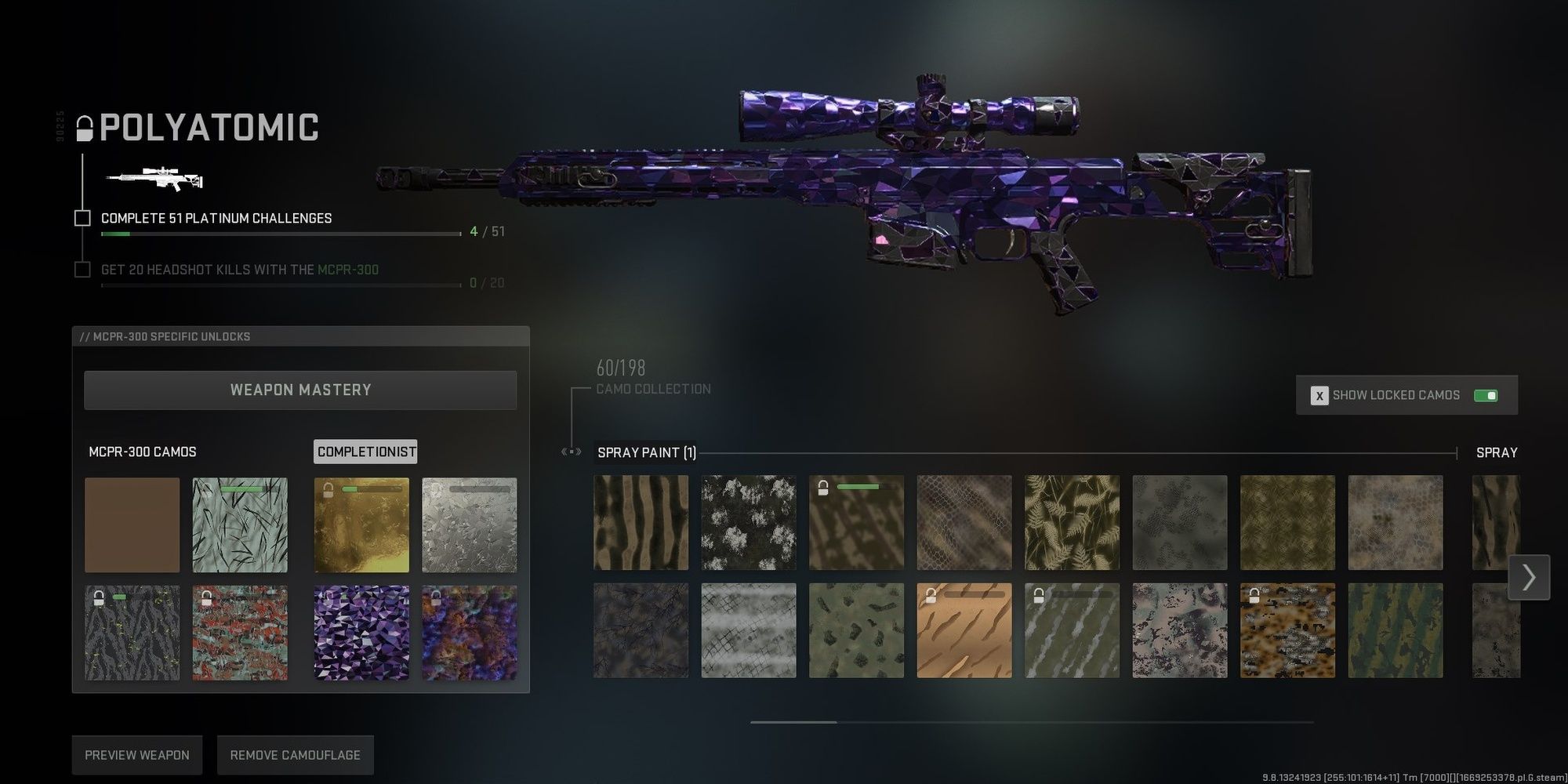Click the right chevron to view more camos
Image resolution: width=1568 pixels, height=784 pixels.
[x=1529, y=578]
